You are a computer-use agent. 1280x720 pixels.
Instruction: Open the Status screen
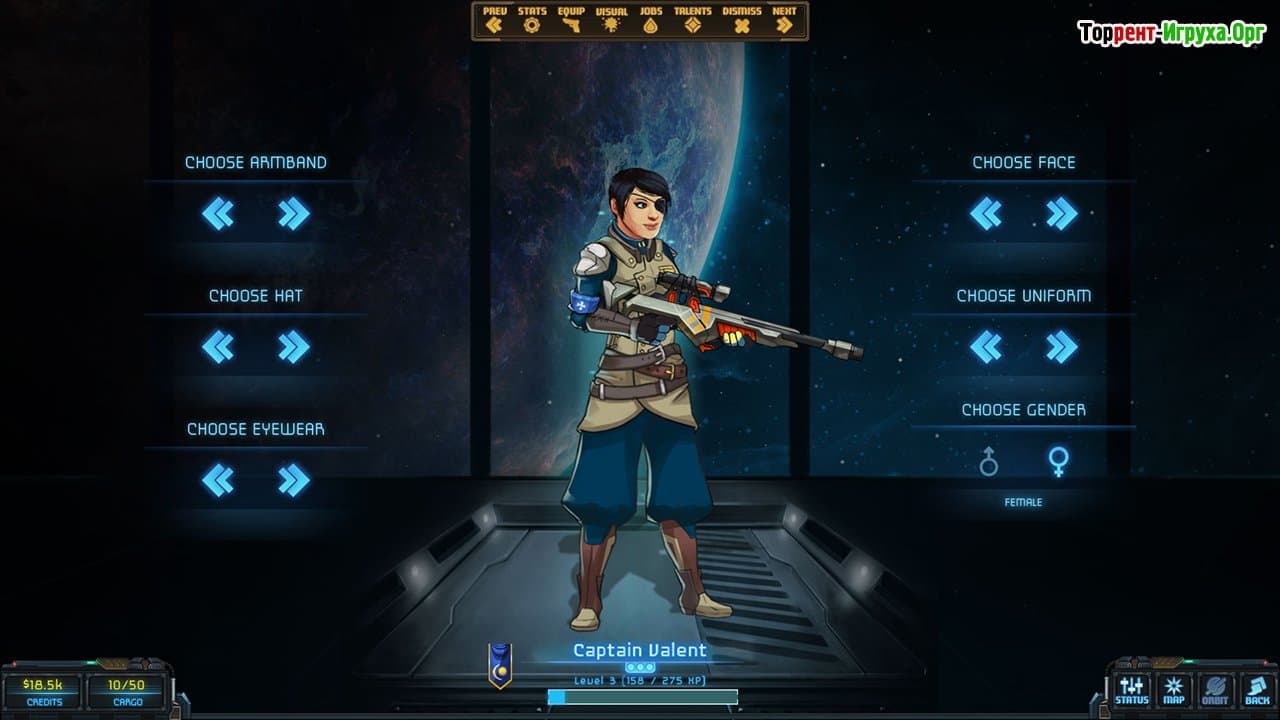[x=1132, y=690]
